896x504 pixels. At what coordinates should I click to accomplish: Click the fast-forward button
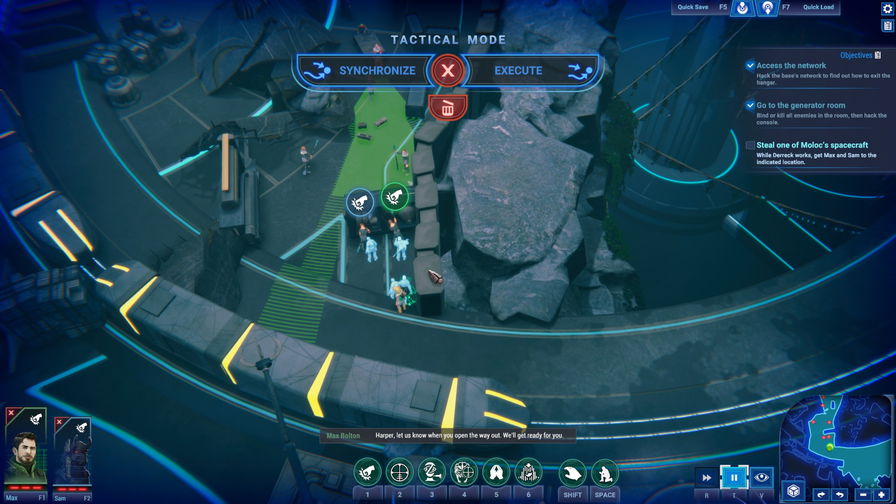(708, 478)
